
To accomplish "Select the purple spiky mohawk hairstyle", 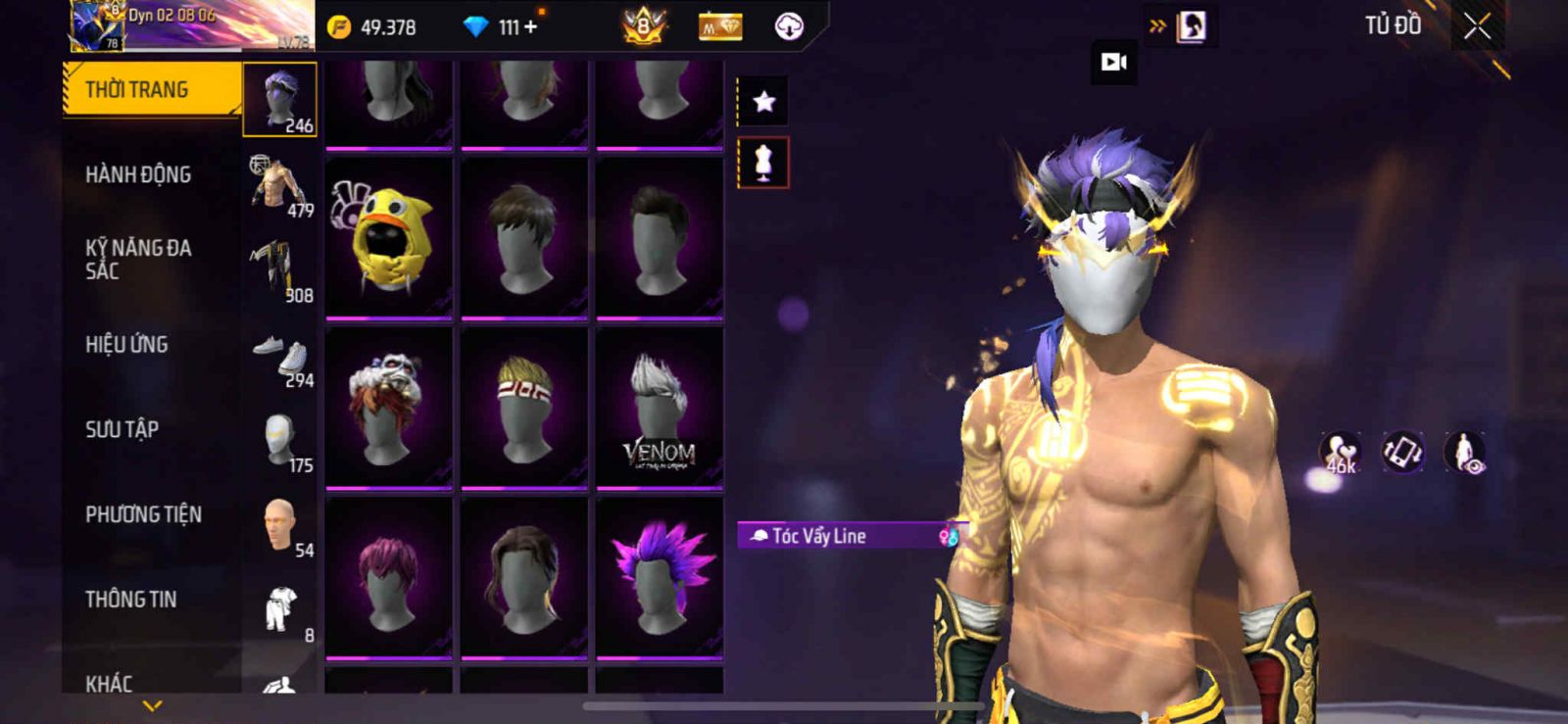I will 660,578.
